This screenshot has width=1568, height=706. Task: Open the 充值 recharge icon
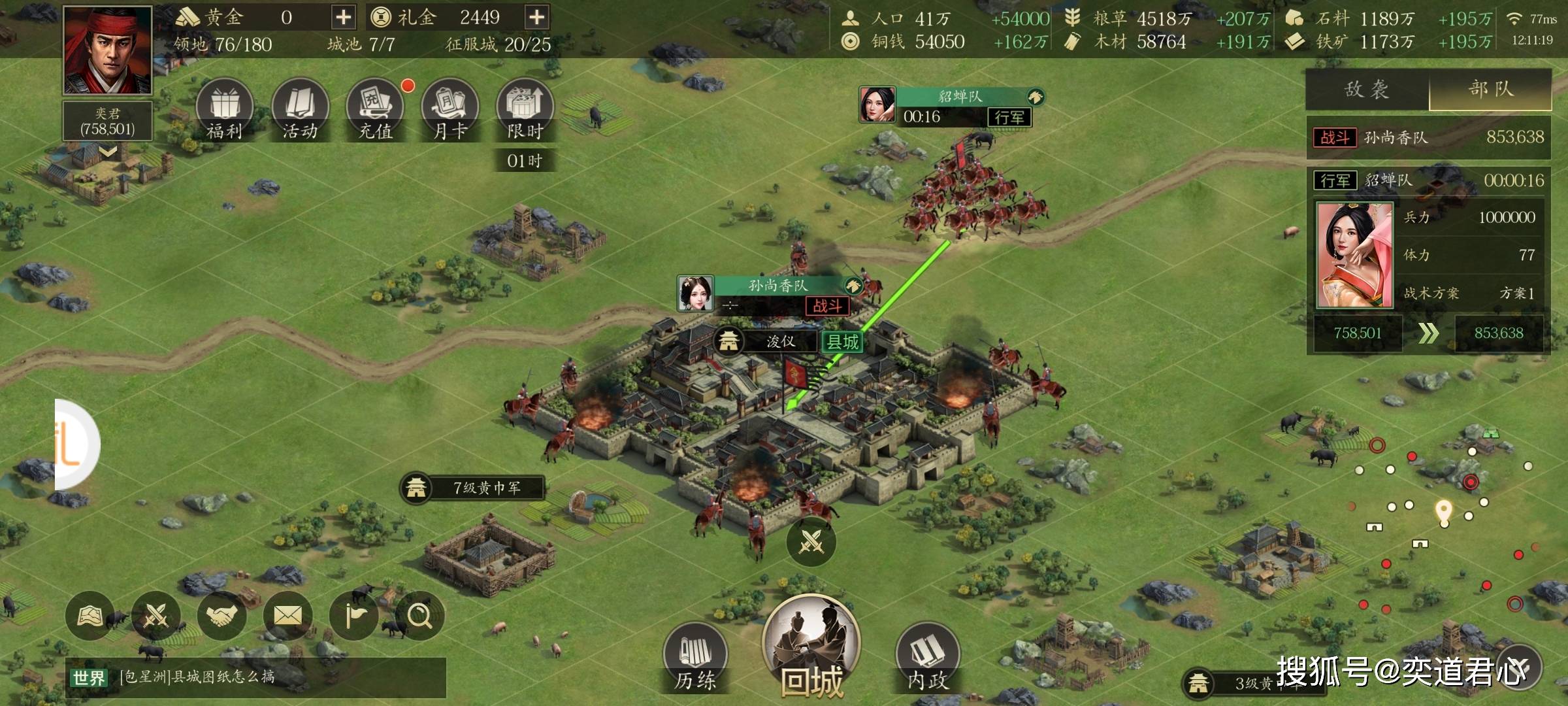point(375,109)
